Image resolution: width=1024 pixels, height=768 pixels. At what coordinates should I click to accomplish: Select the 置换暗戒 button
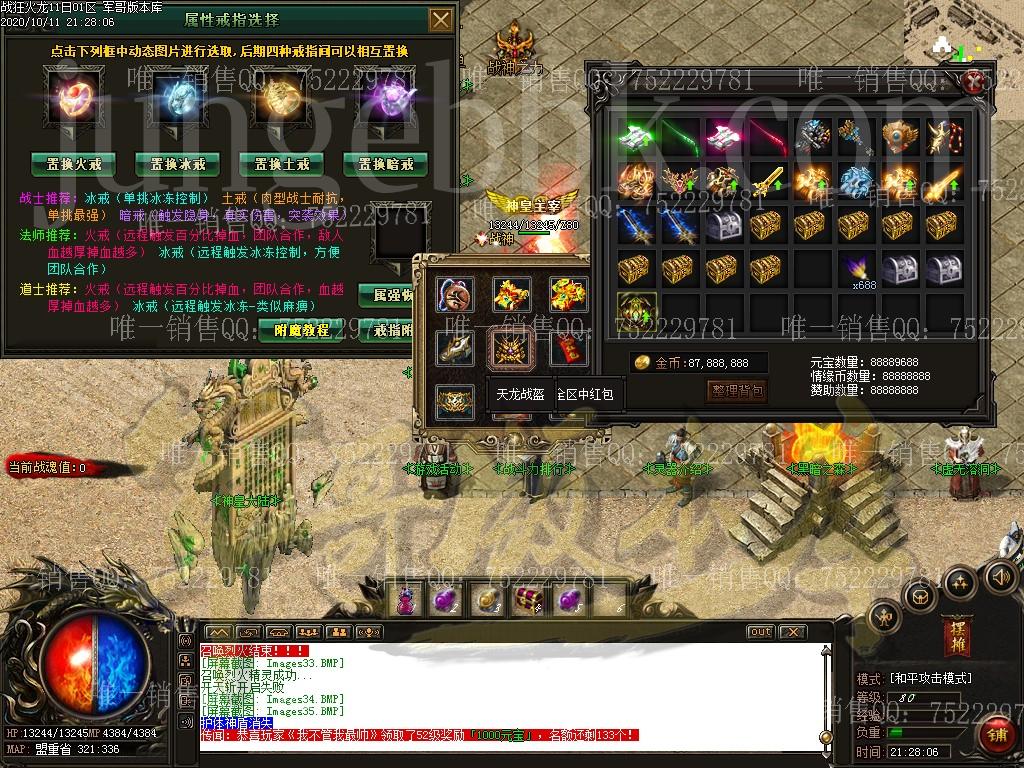pos(385,164)
